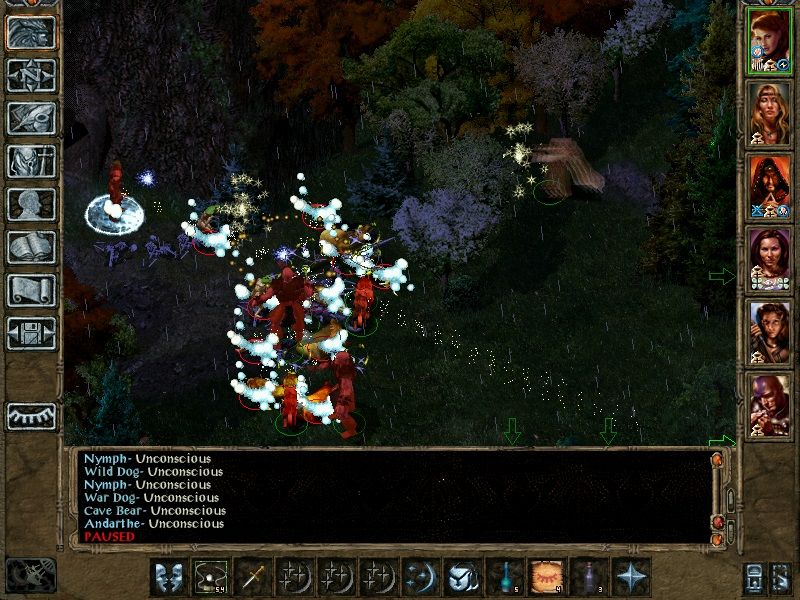
Task: Click the game clock pause button
Action: 30,575
